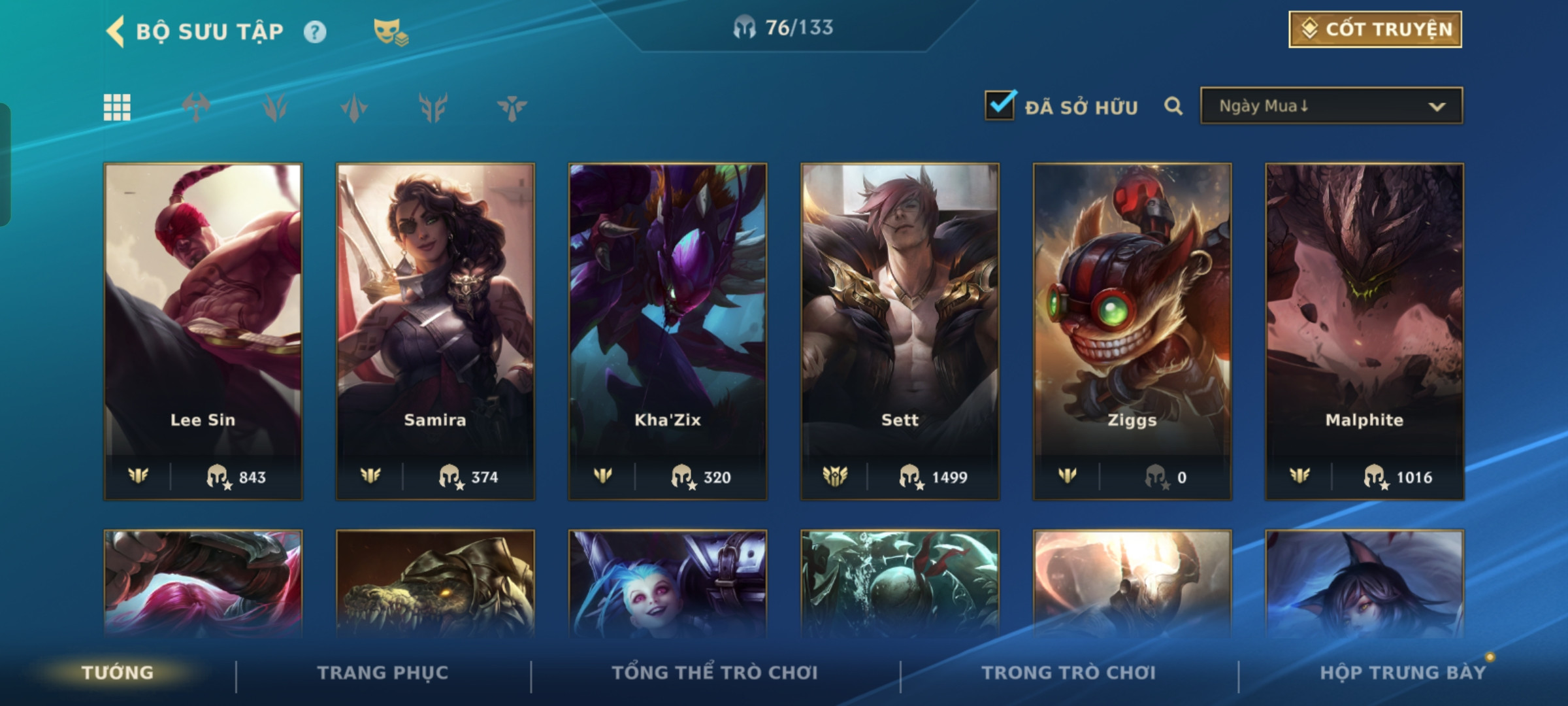Switch to the Trong Trò Chơi tab

(x=1068, y=673)
